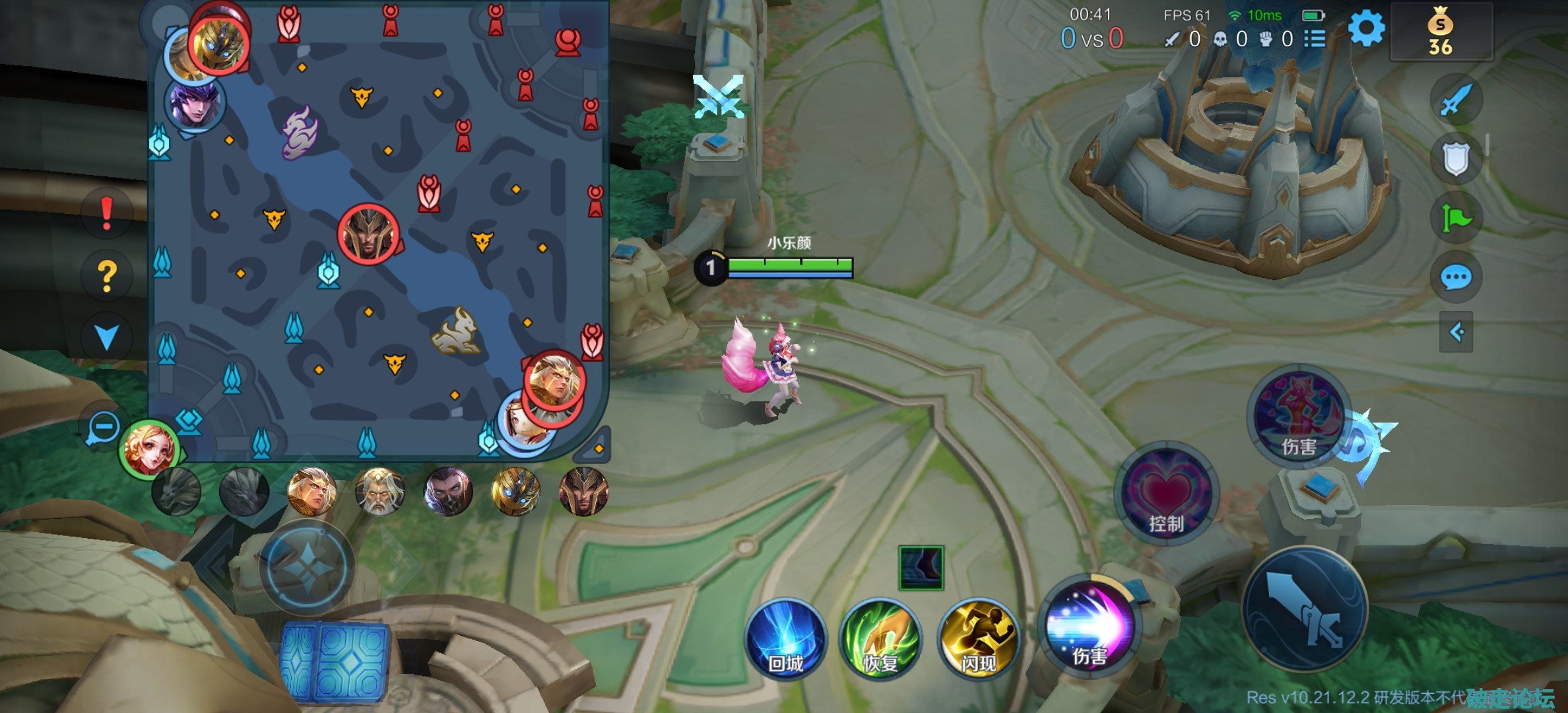Select the green flag rally signal
1568x713 pixels.
coord(1456,218)
